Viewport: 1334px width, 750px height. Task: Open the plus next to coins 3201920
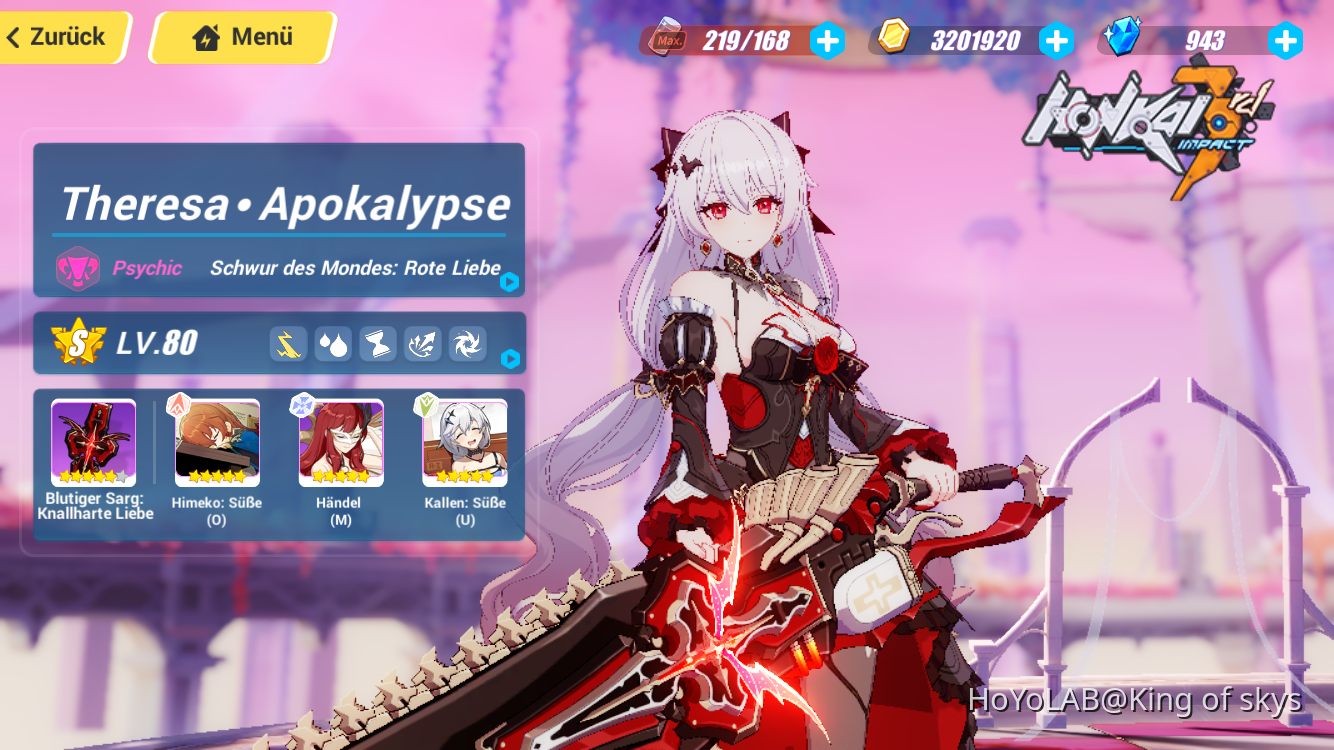(1056, 41)
